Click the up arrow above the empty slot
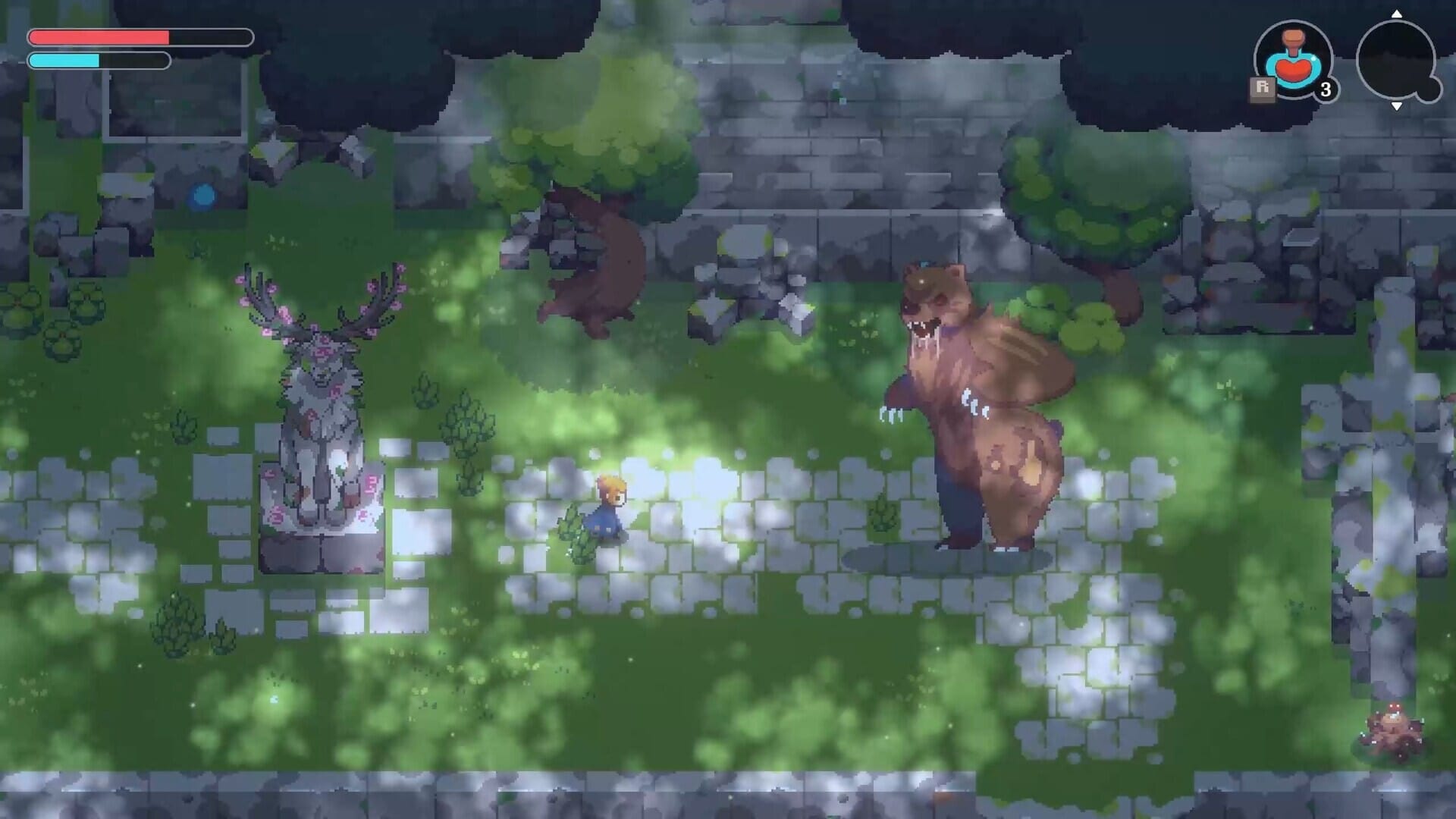Viewport: 1456px width, 819px height. click(1397, 14)
